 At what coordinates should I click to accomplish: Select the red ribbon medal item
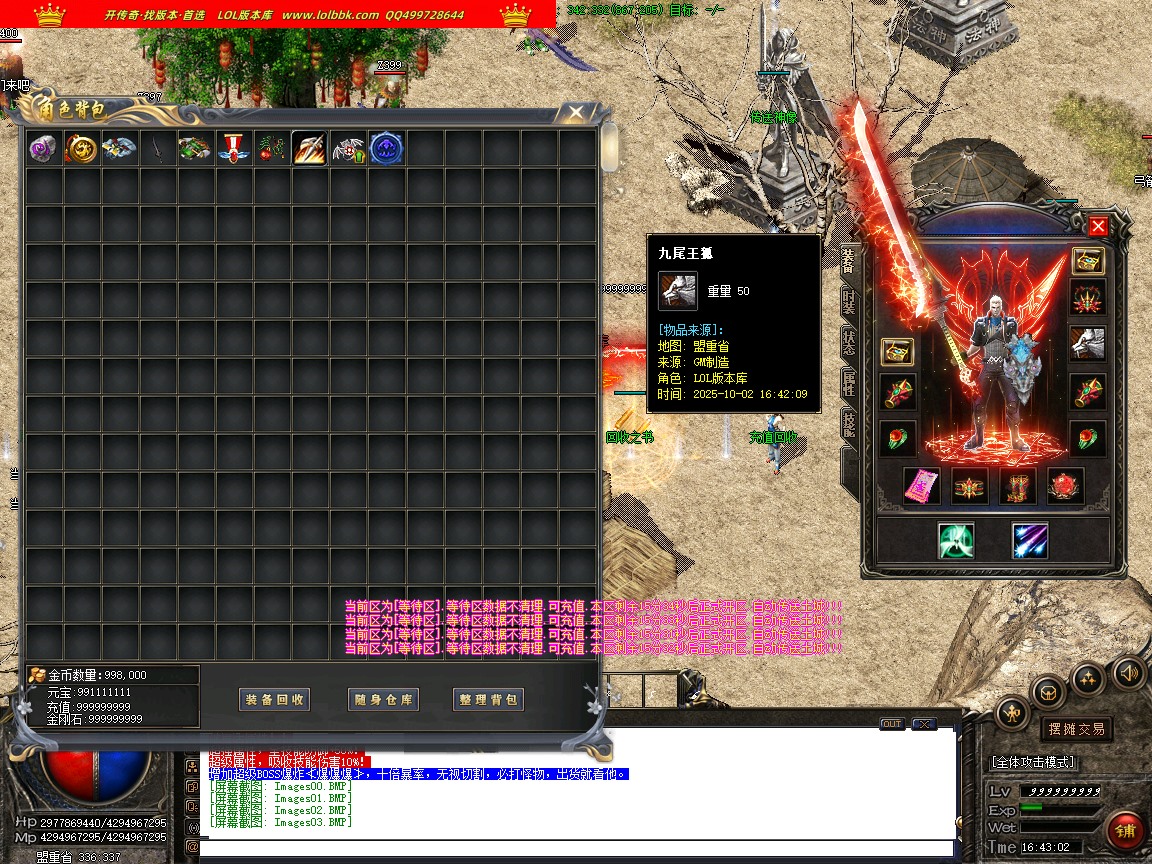(233, 148)
